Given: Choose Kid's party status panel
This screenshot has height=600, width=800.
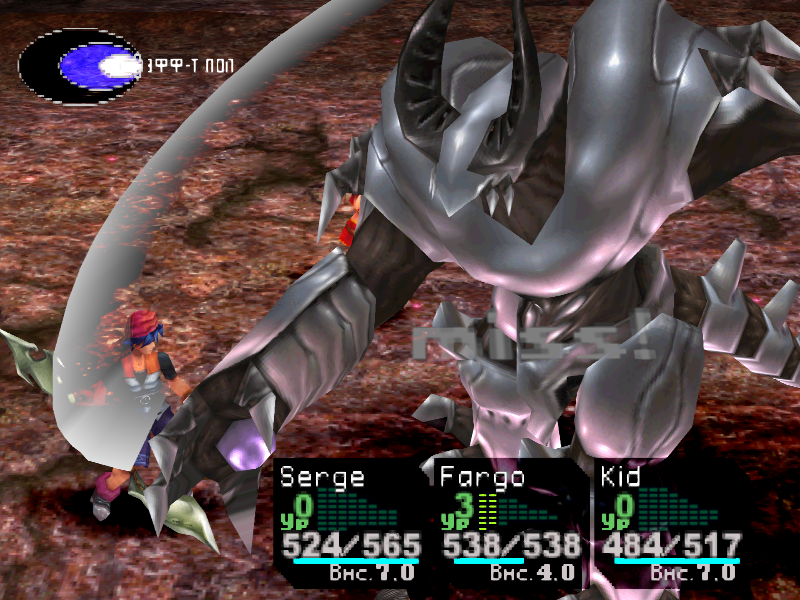Looking at the screenshot, I should tap(670, 522).
